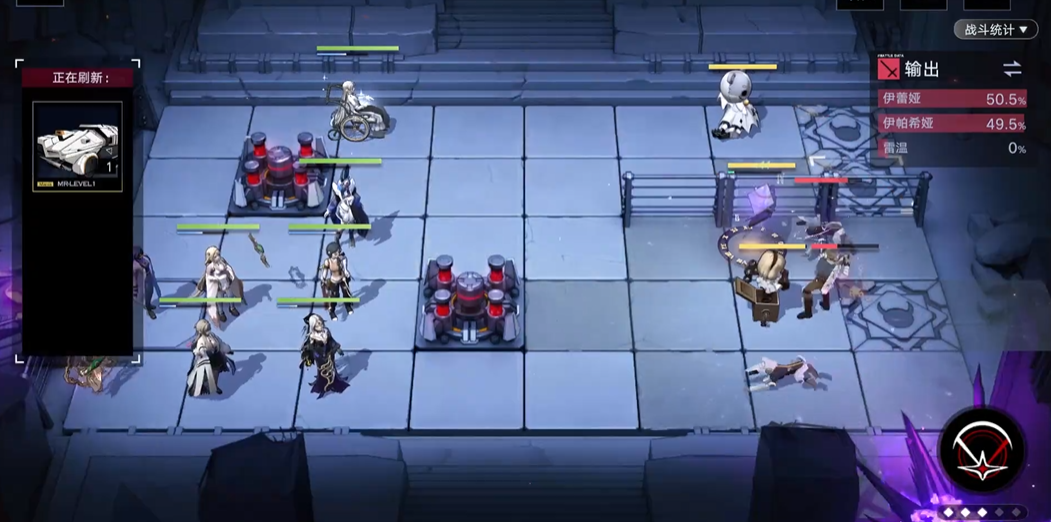
Task: Open the 战斗统计 dropdown
Action: point(996,30)
